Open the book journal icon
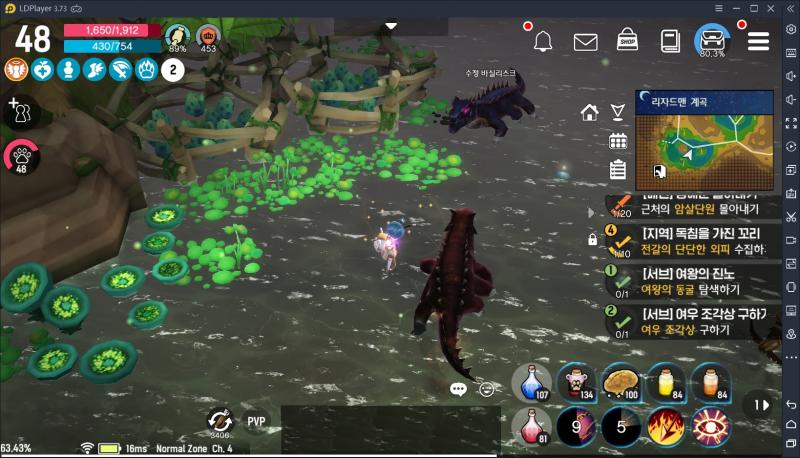 [670, 41]
